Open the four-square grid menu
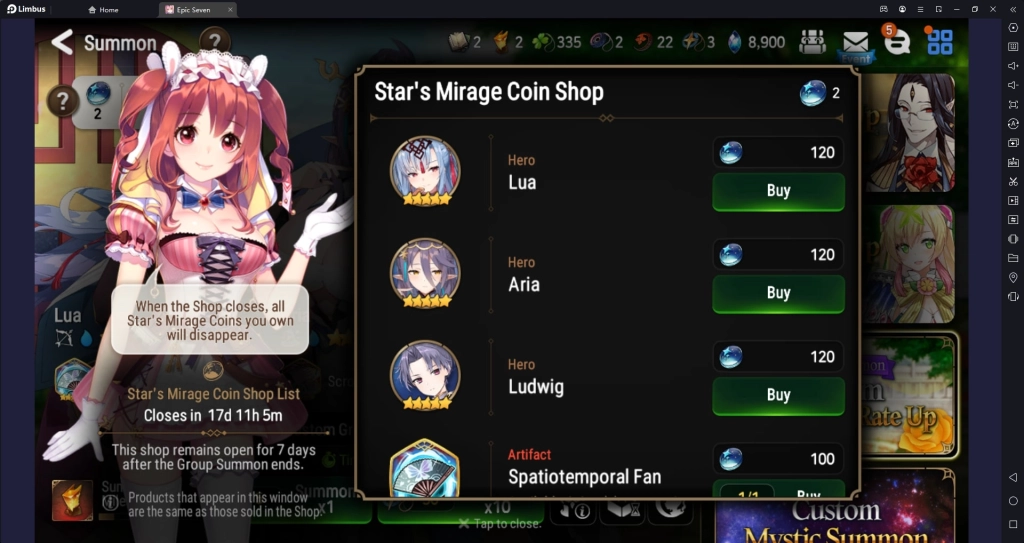This screenshot has height=543, width=1024. point(940,42)
